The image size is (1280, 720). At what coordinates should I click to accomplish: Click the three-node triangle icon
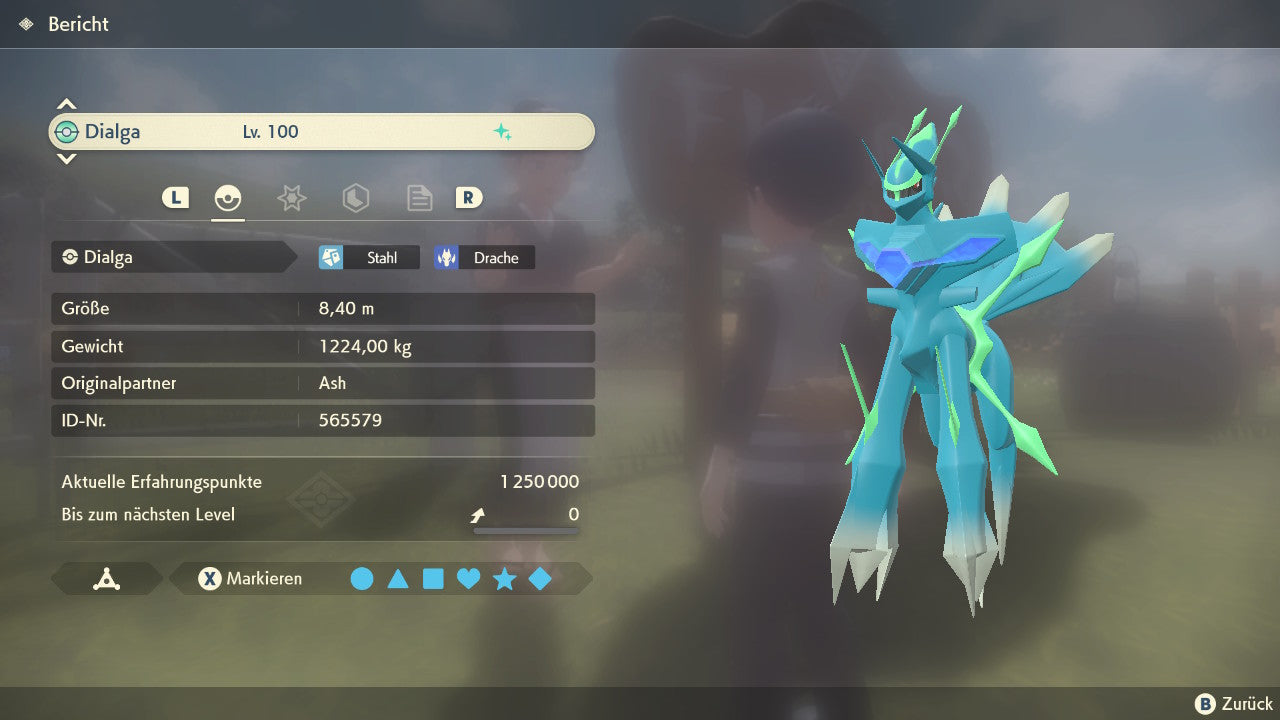click(106, 578)
